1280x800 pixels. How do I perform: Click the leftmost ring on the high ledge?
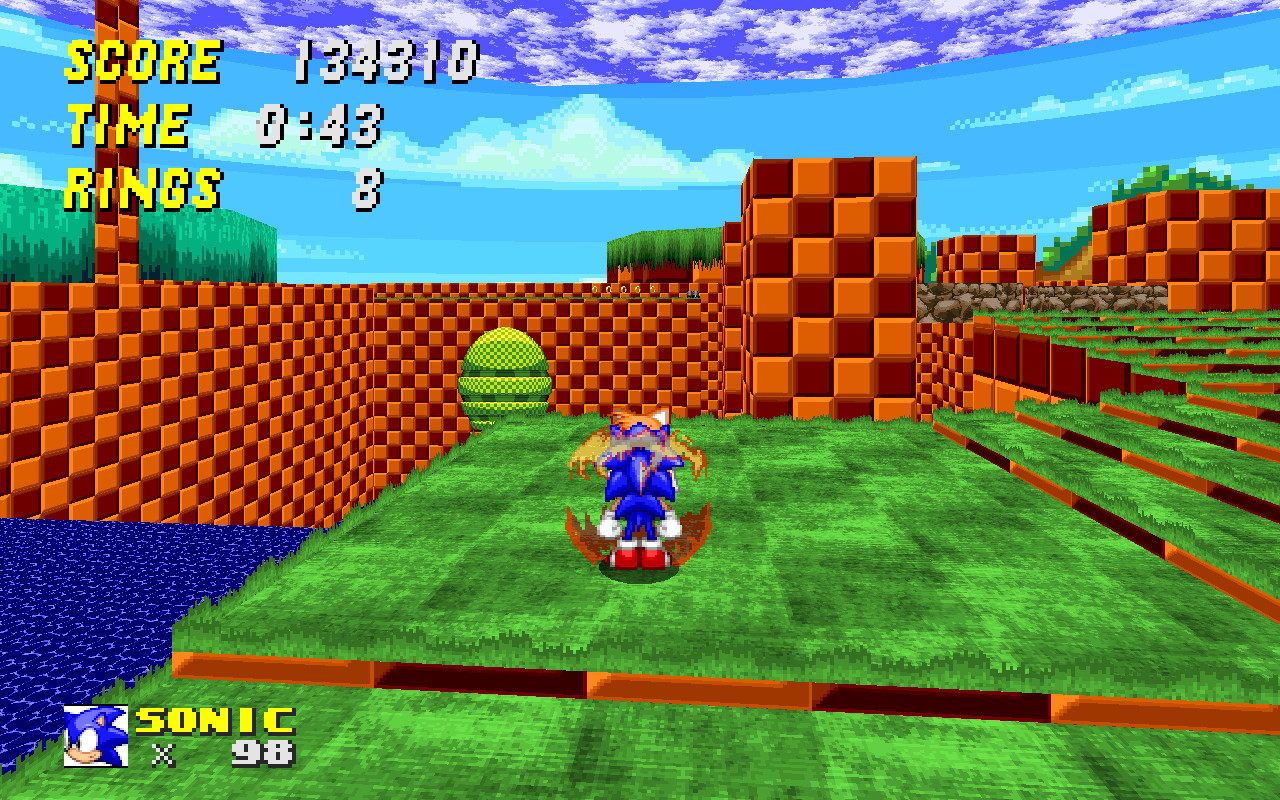point(594,288)
